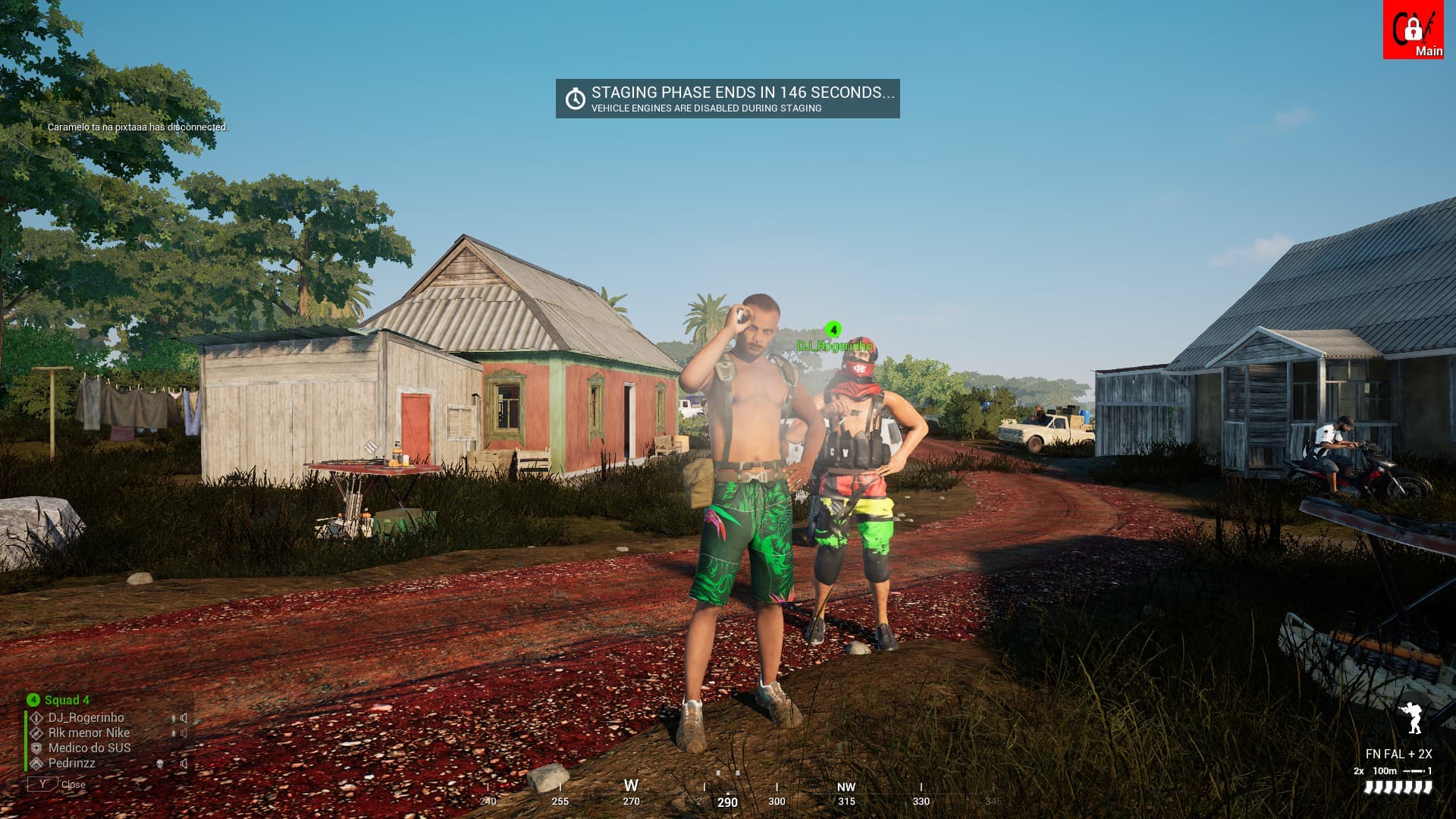
Task: Click the stopwatch icon on the staging banner
Action: coord(574,97)
